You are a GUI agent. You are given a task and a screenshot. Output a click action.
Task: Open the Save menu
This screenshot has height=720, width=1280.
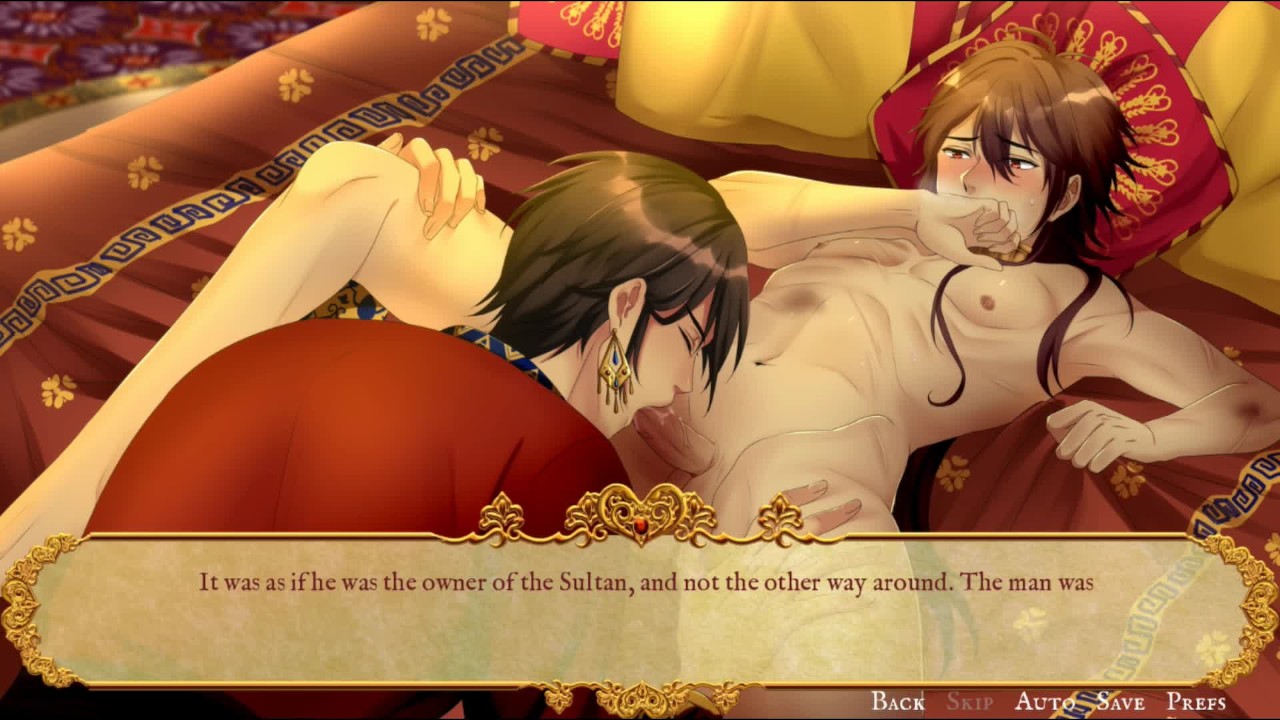(1121, 701)
